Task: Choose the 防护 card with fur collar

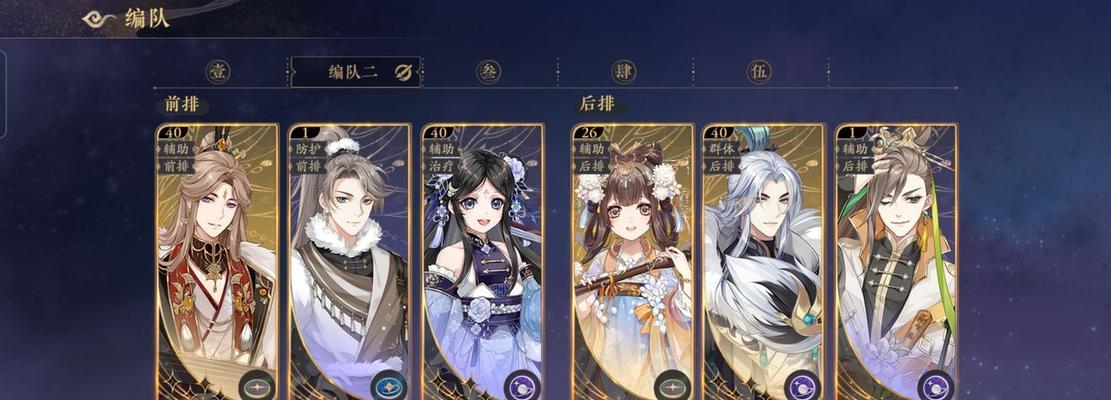Action: [349, 260]
